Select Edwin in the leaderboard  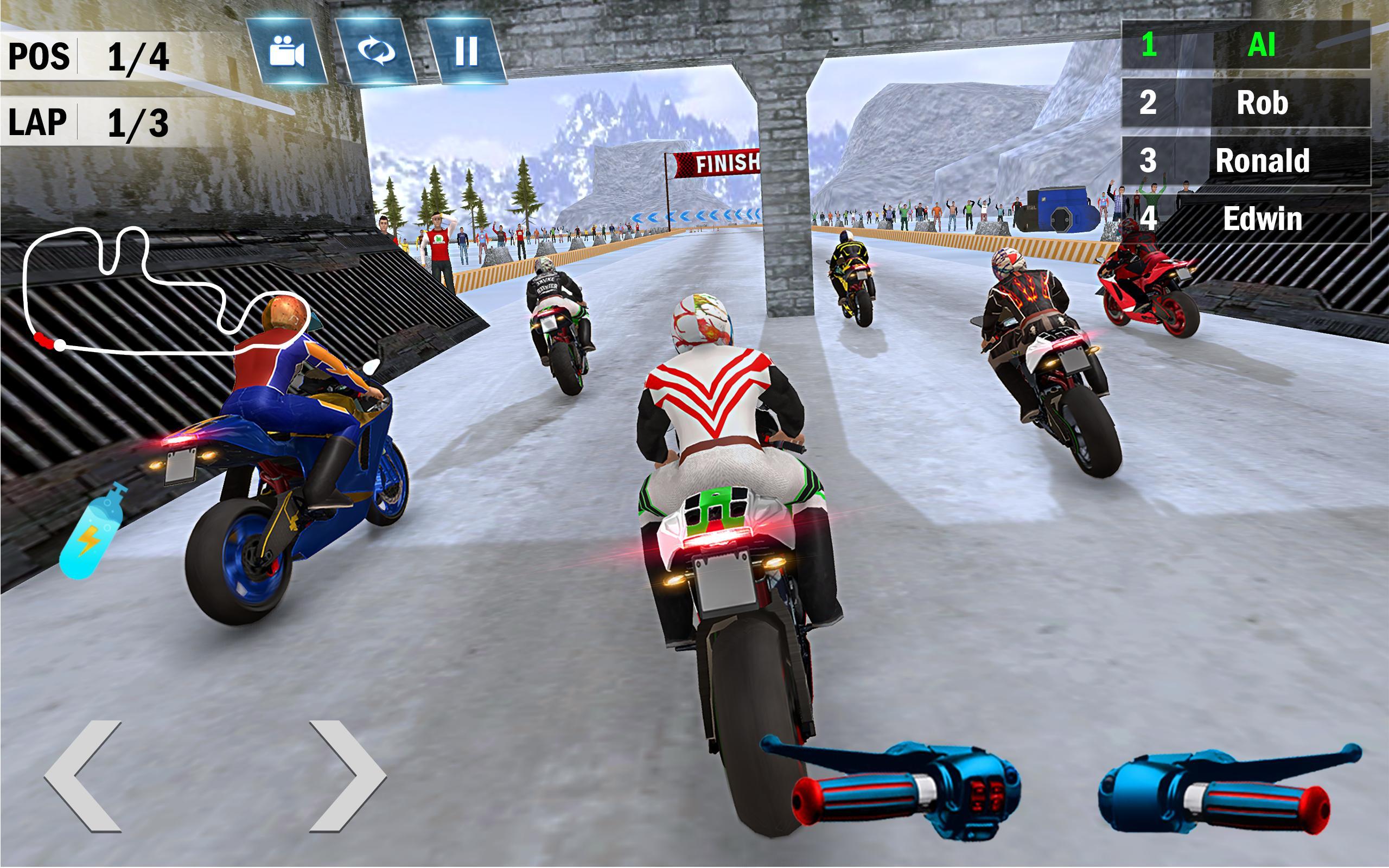(1246, 219)
